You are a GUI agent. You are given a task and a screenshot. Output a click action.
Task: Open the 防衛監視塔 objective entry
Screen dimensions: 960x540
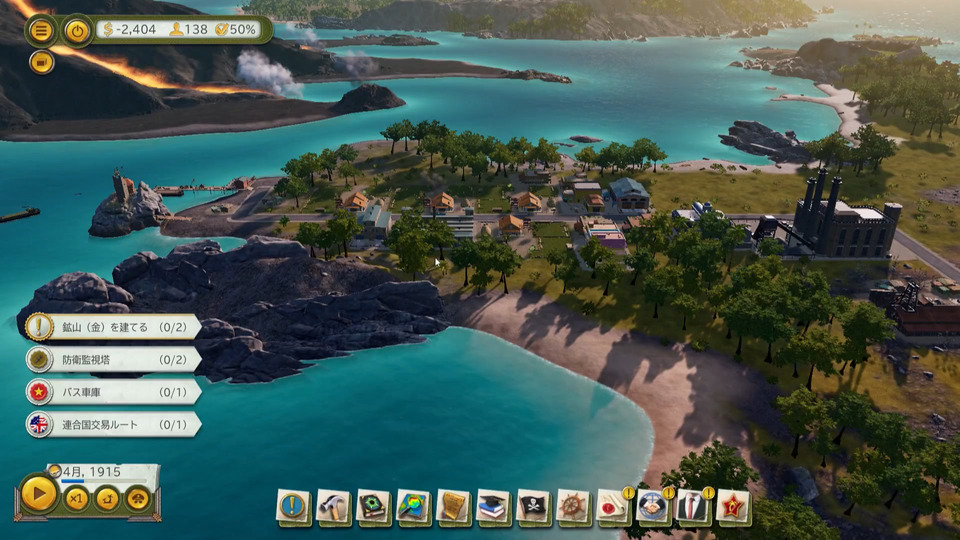[112, 359]
